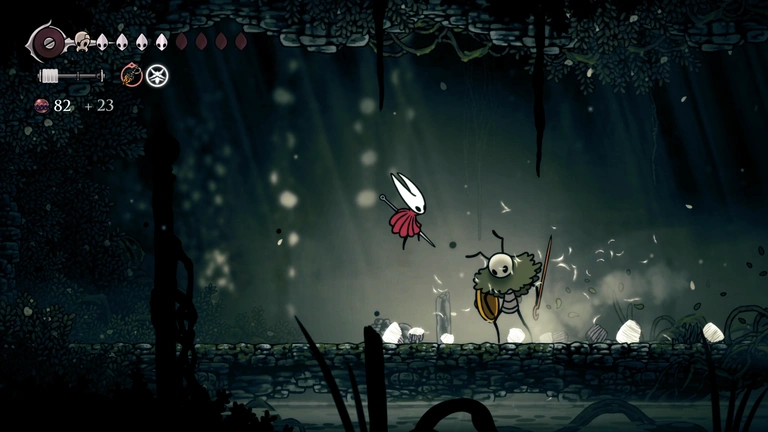The height and width of the screenshot is (432, 768).
Task: Click the rosary bead currency icon
Action: [x=42, y=106]
